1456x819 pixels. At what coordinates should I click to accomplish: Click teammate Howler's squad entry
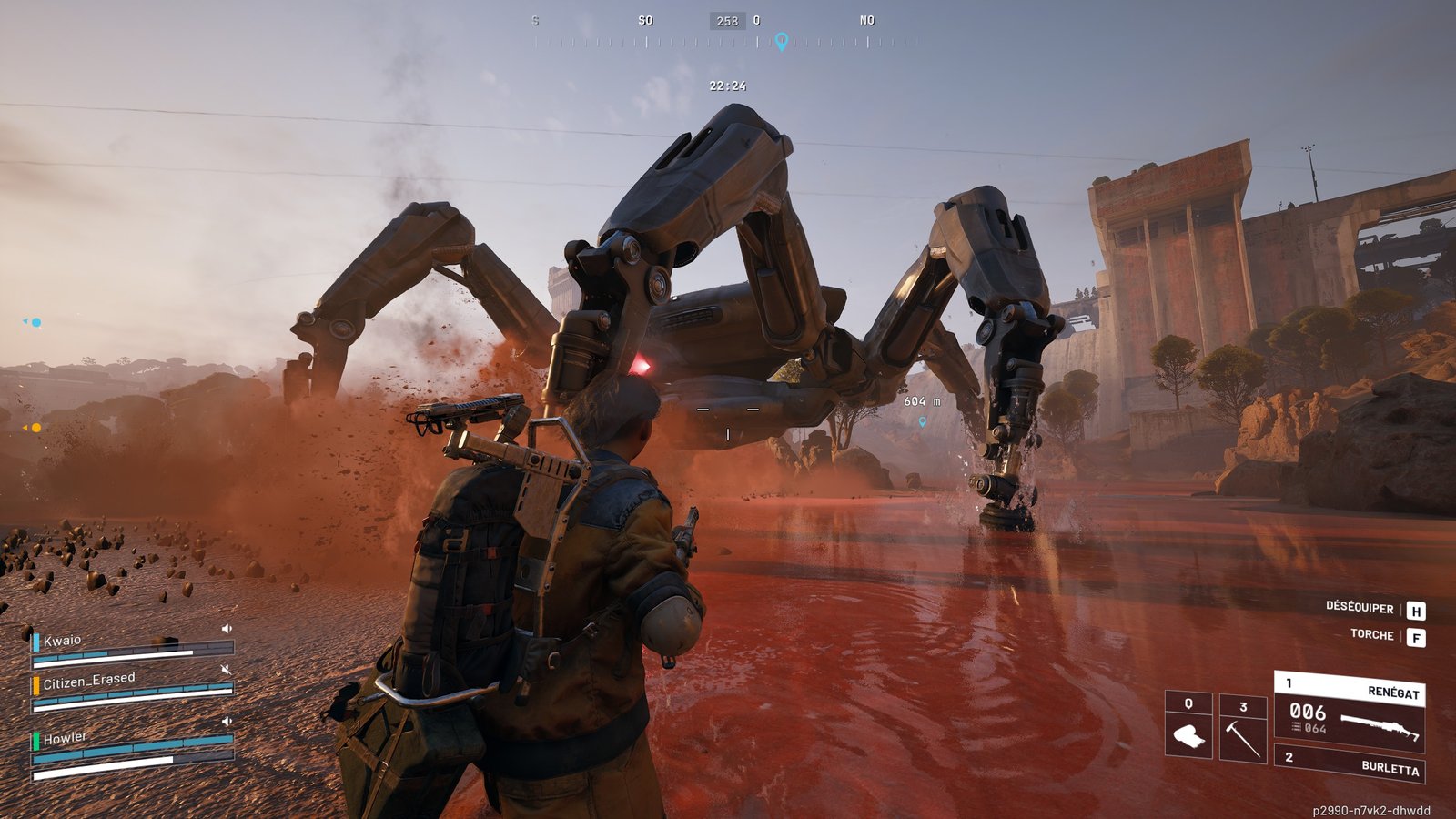(65, 738)
